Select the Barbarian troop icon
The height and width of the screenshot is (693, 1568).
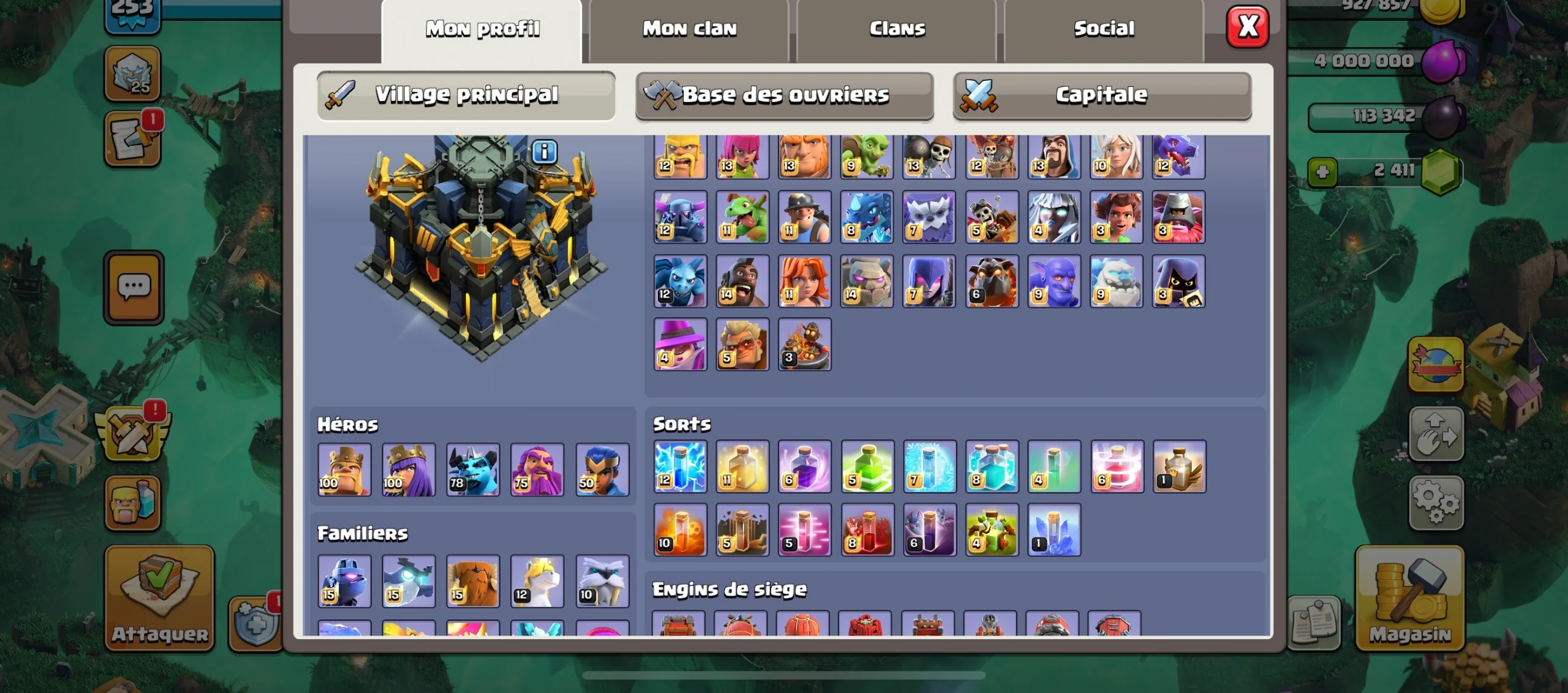click(x=680, y=156)
